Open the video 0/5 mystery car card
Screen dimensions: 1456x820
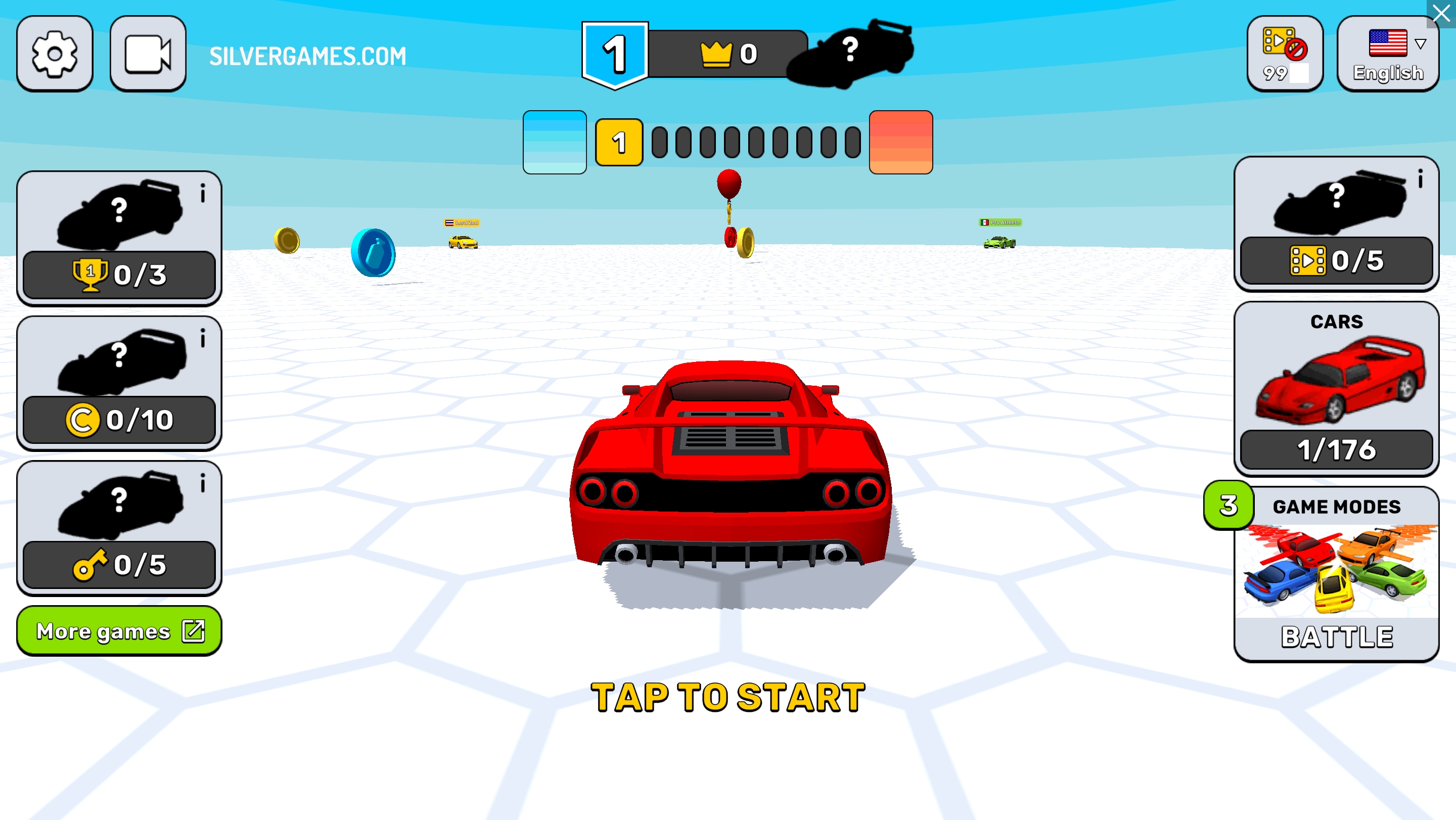point(1336,224)
